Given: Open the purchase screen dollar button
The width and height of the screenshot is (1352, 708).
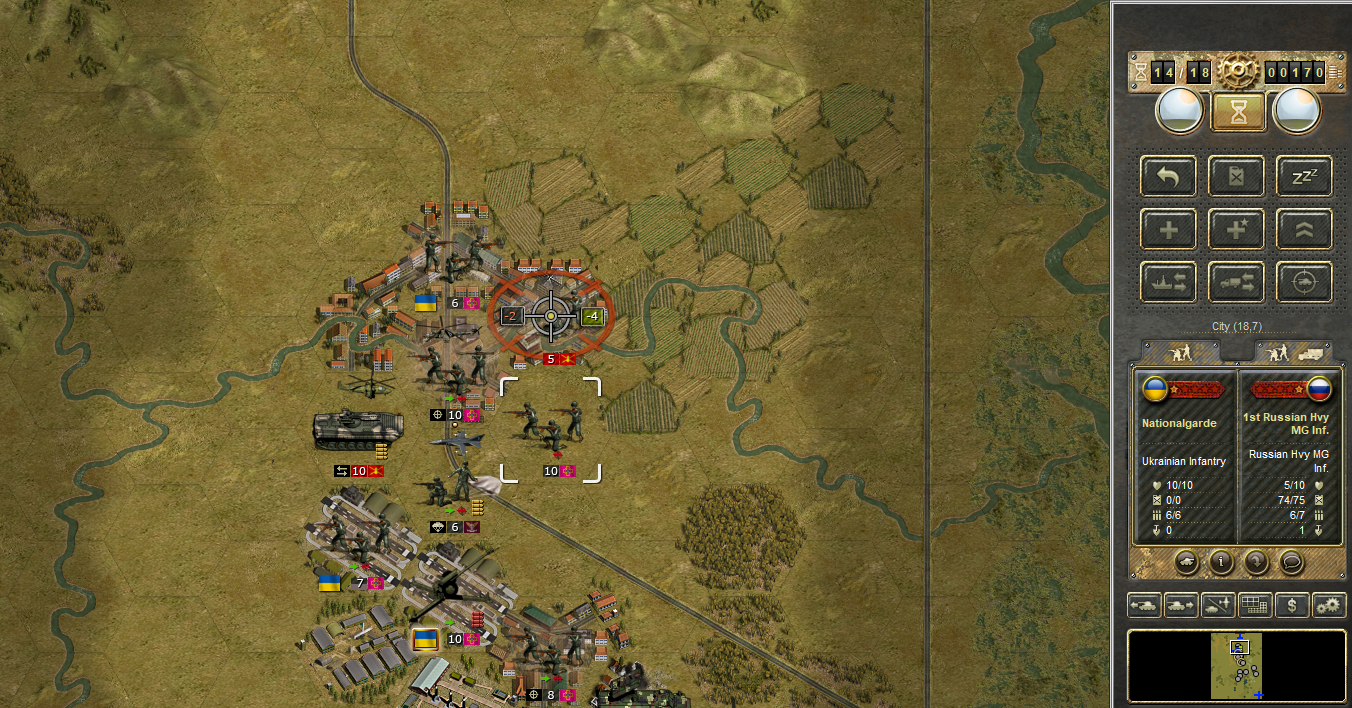Looking at the screenshot, I should 1292,605.
